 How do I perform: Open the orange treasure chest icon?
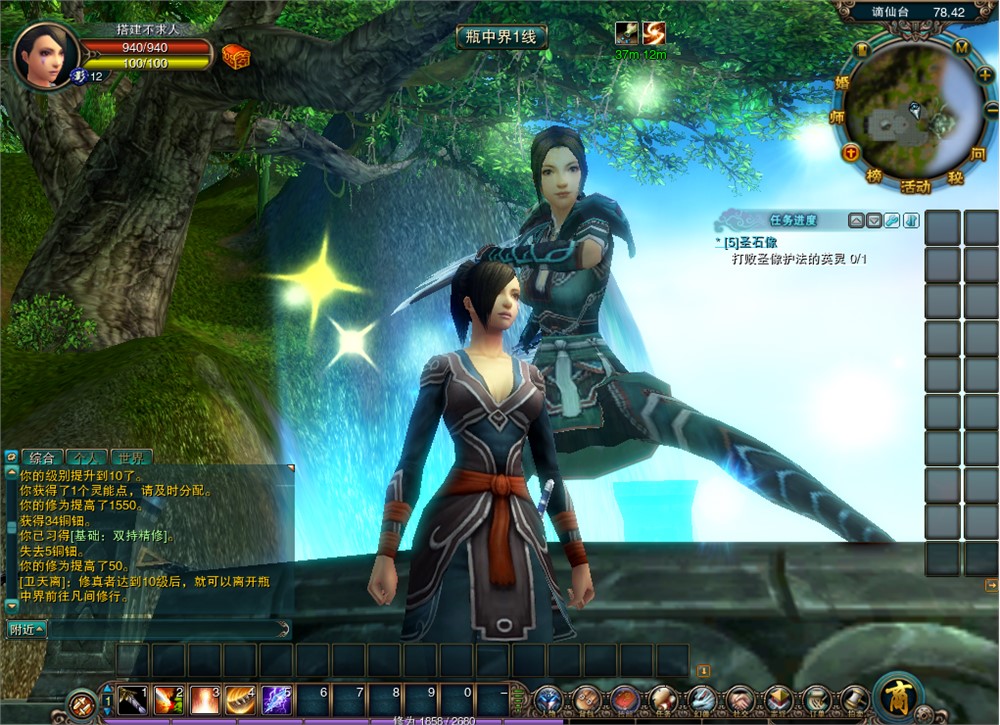235,56
